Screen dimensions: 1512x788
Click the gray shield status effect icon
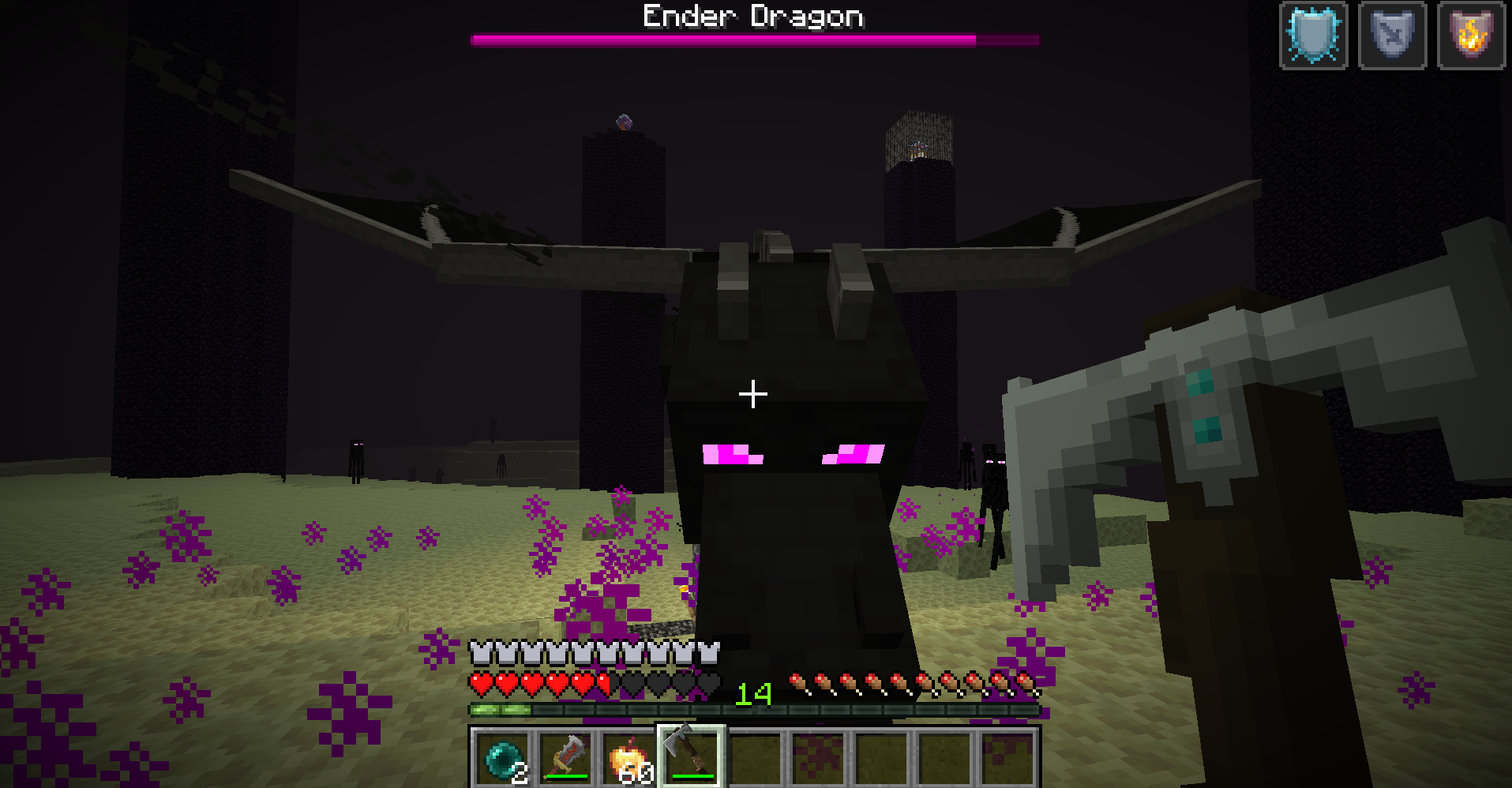[x=1392, y=35]
